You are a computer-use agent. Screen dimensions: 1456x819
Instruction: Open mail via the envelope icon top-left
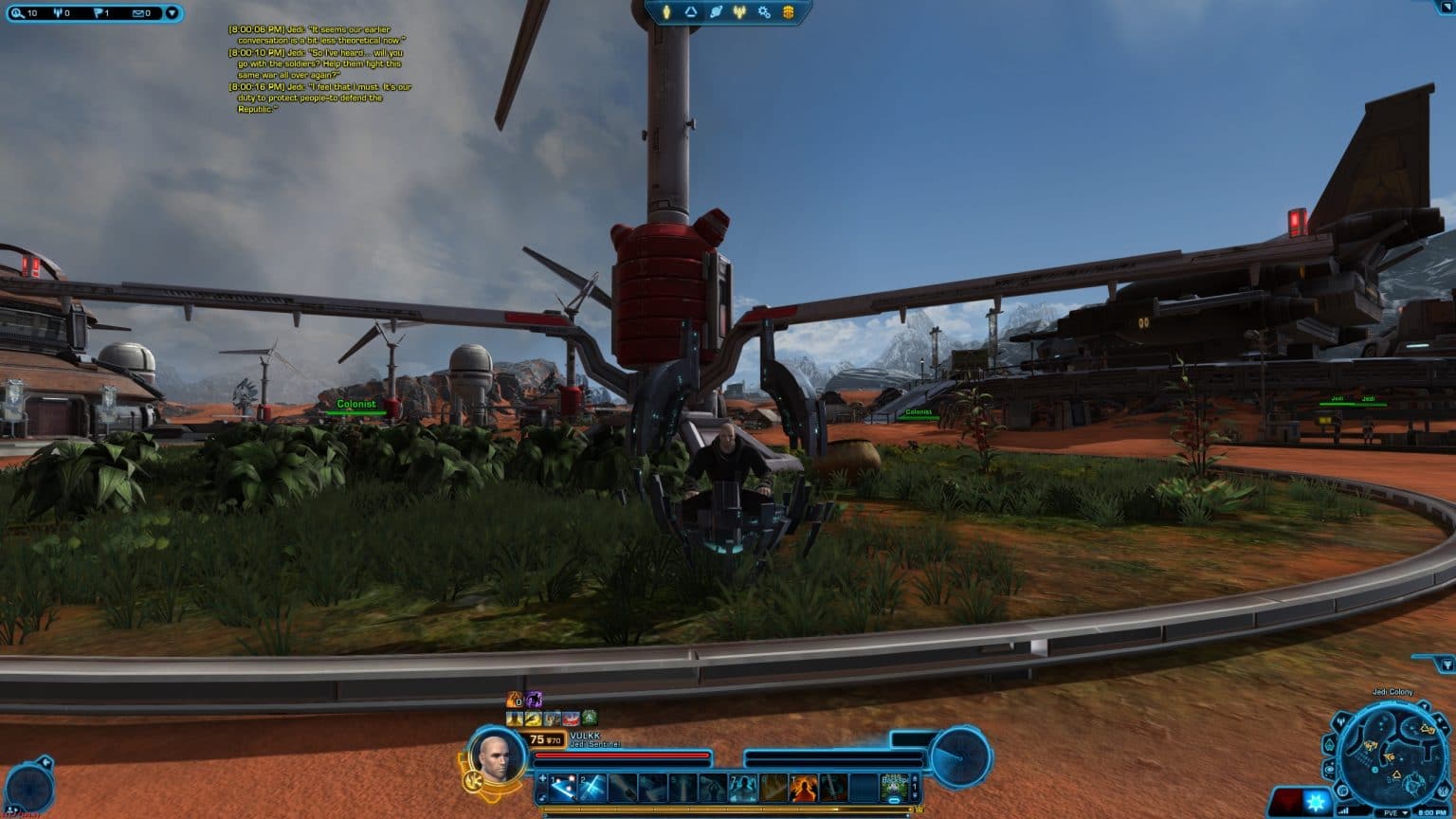click(138, 12)
